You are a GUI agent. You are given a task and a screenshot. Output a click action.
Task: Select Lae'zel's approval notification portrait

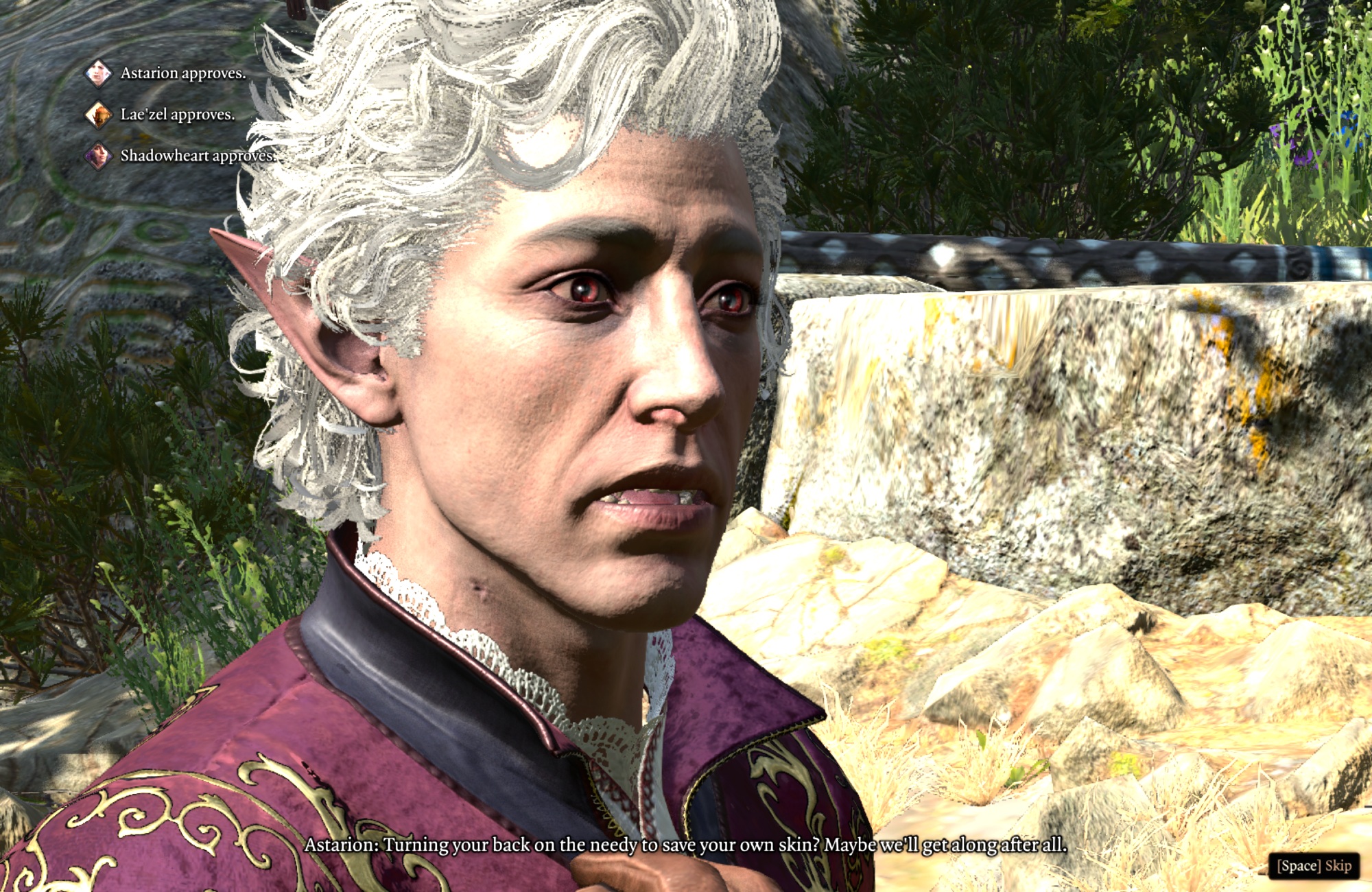click(x=98, y=115)
